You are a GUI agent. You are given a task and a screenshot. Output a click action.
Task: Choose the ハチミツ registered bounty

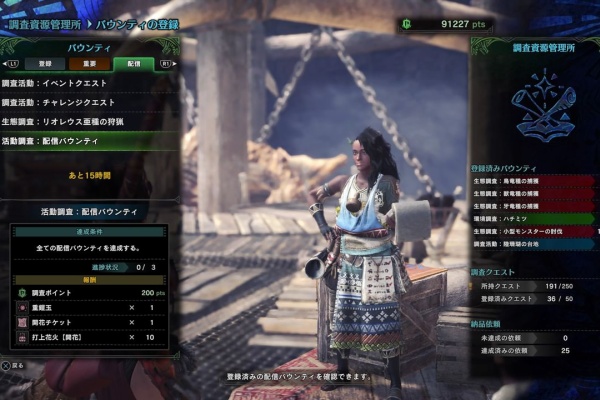(x=530, y=218)
